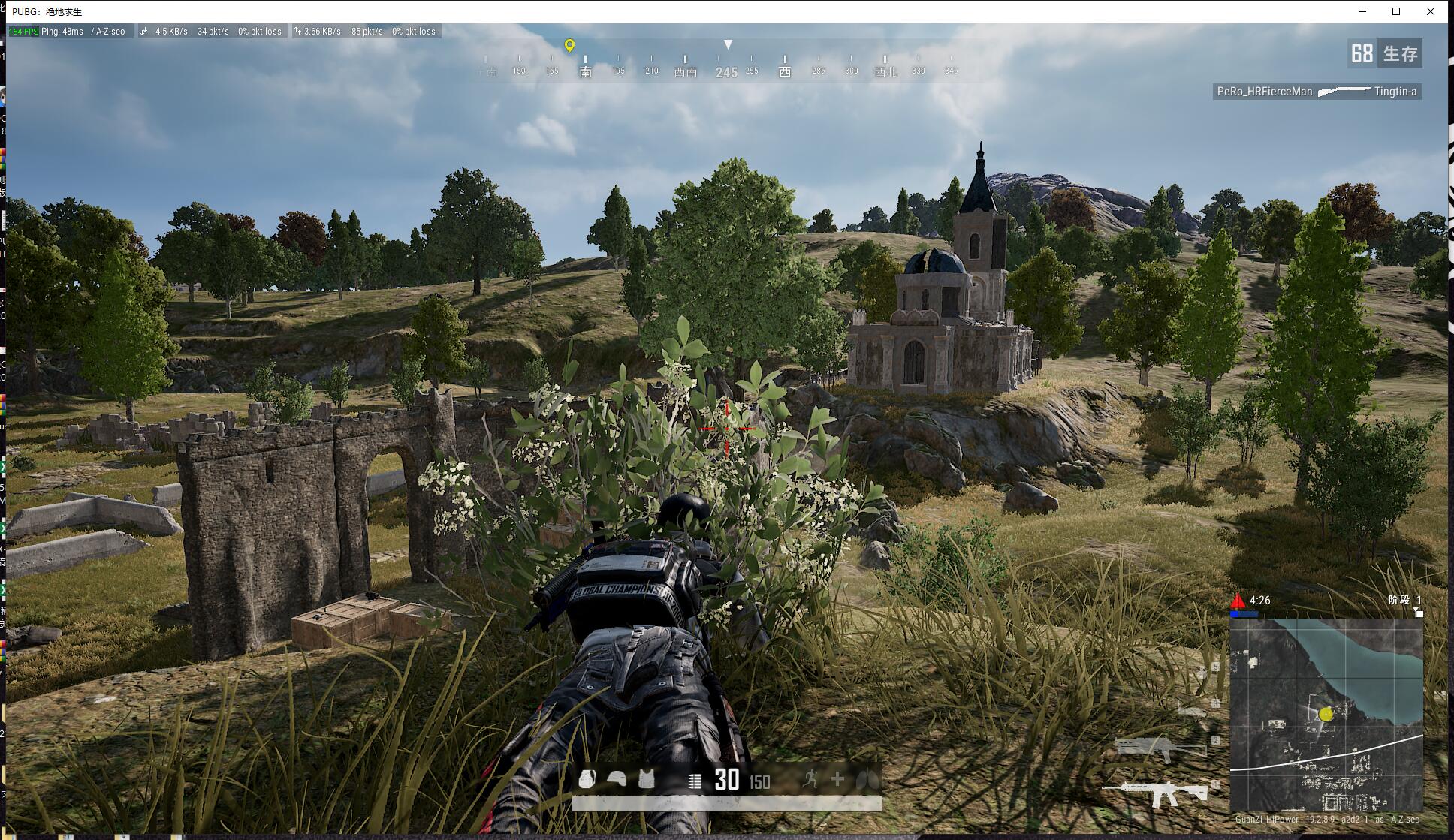The width and height of the screenshot is (1454, 840).
Task: Close the PUBG game window
Action: tap(1430, 11)
